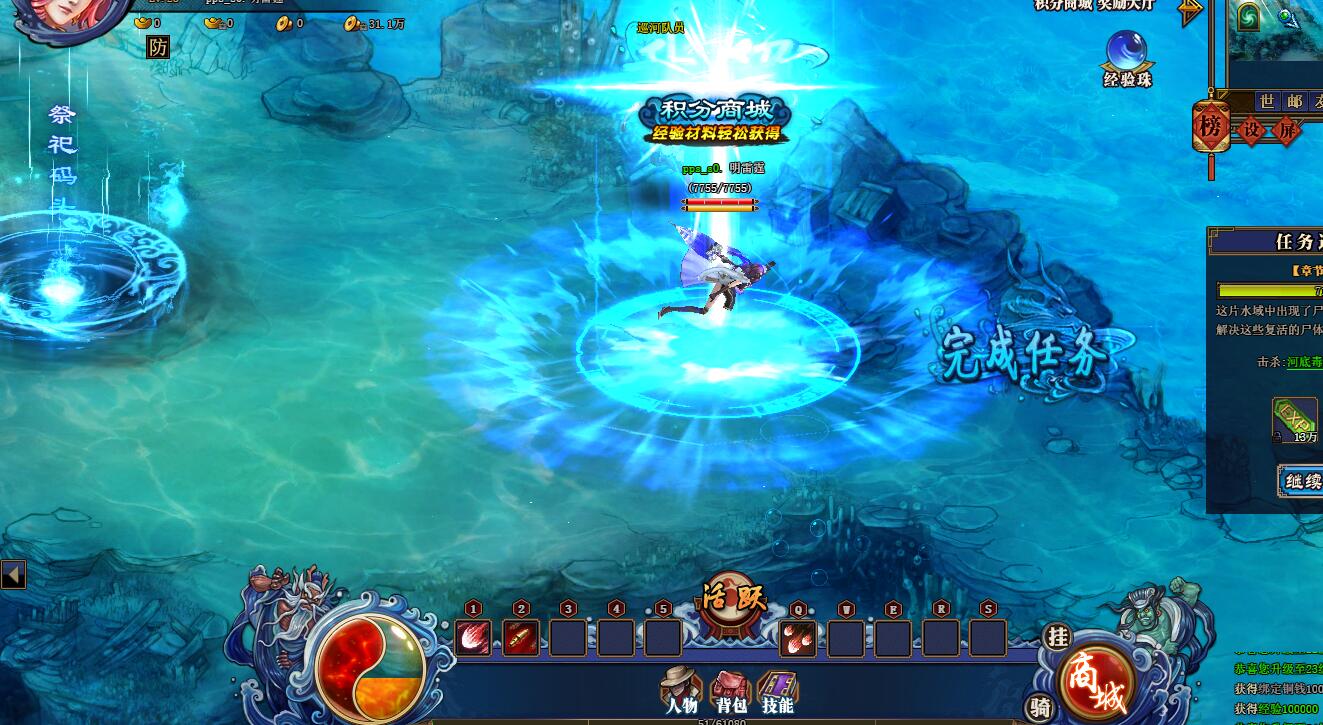Trigger the claw skill in slot Q
The image size is (1323, 725).
(798, 637)
